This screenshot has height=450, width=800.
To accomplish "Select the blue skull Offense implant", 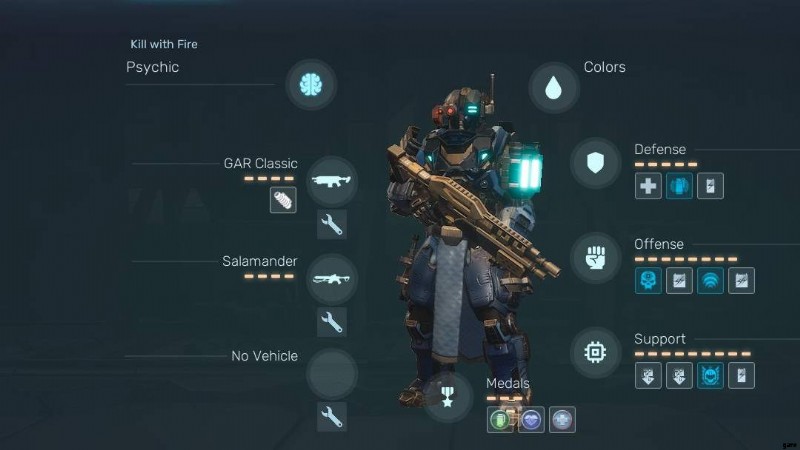I will click(648, 281).
